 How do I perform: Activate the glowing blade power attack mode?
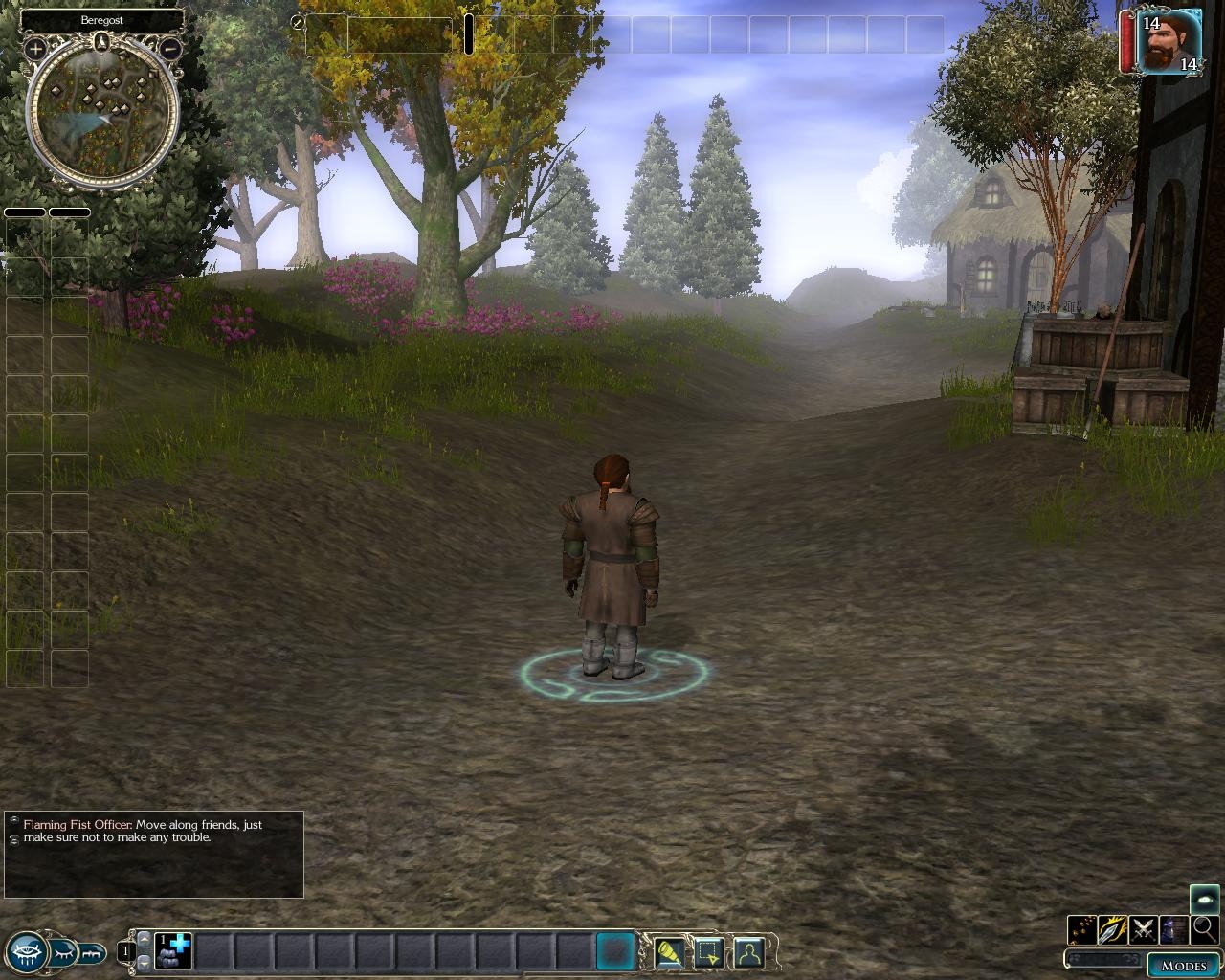click(x=1112, y=929)
